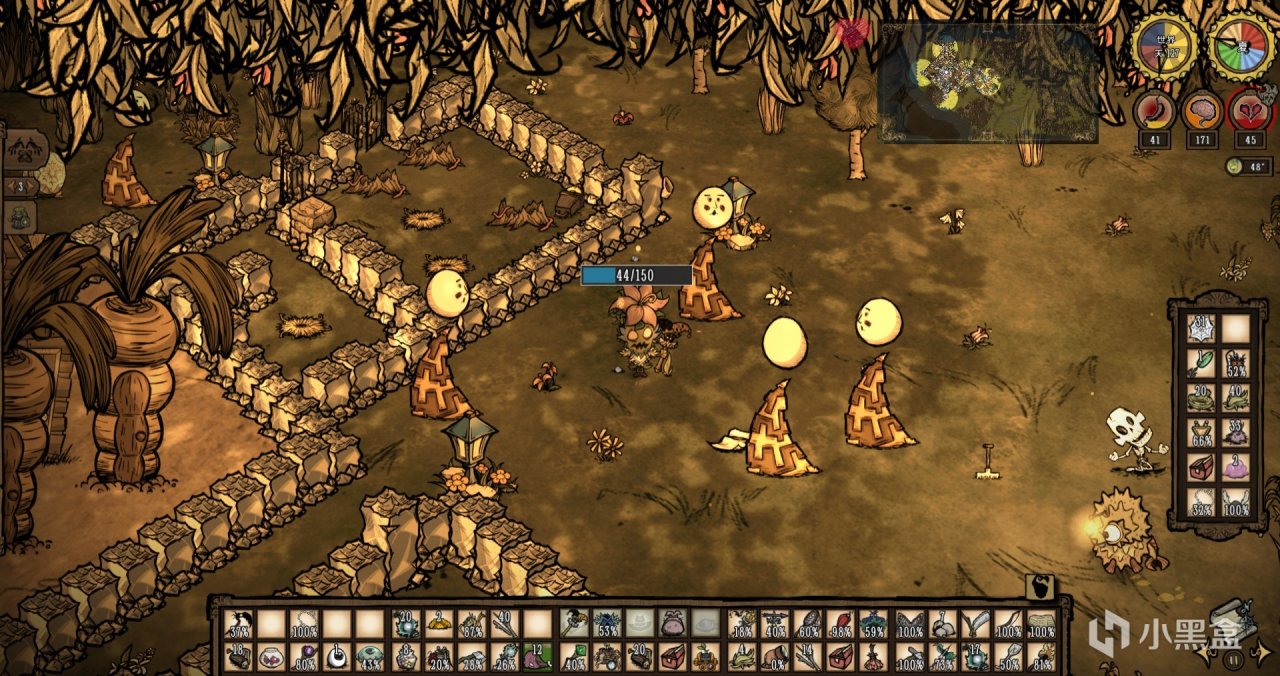Pick the bug net at 60%
This screenshot has width=1280, height=676.
[809, 625]
